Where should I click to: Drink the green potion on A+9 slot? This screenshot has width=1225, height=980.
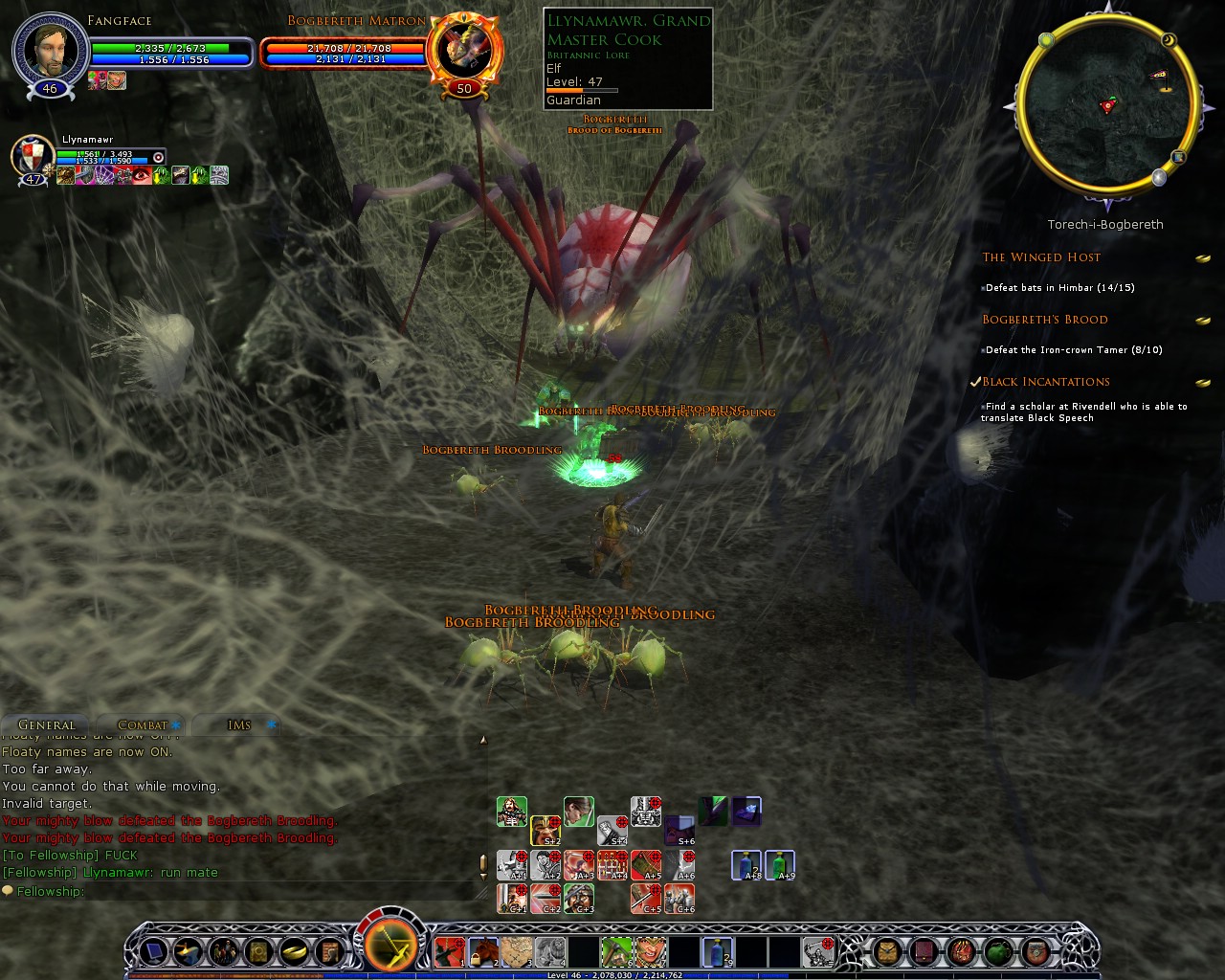780,864
